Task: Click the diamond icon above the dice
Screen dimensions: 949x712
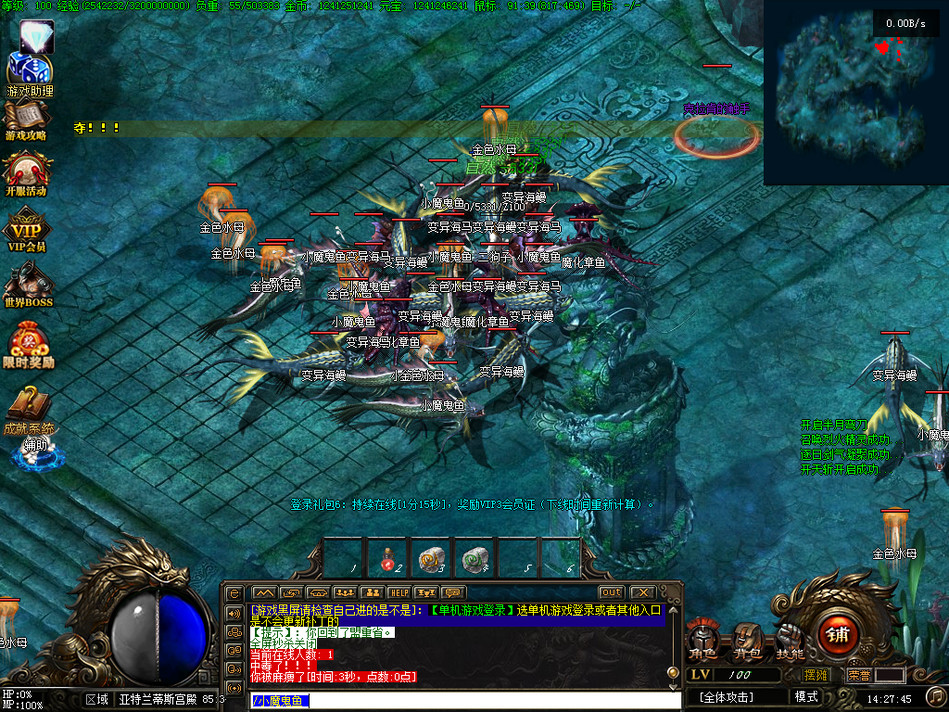Action: point(37,35)
